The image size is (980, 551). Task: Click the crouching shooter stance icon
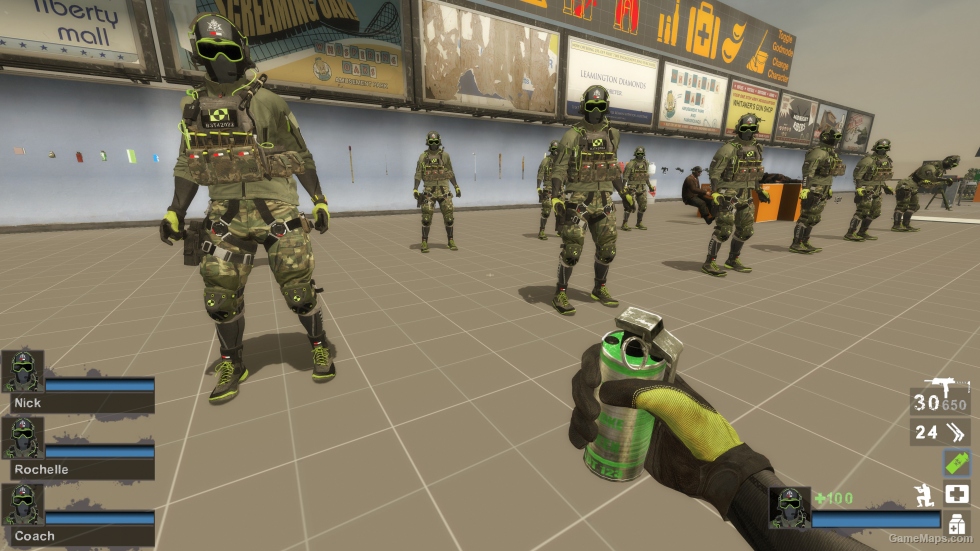coord(925,494)
